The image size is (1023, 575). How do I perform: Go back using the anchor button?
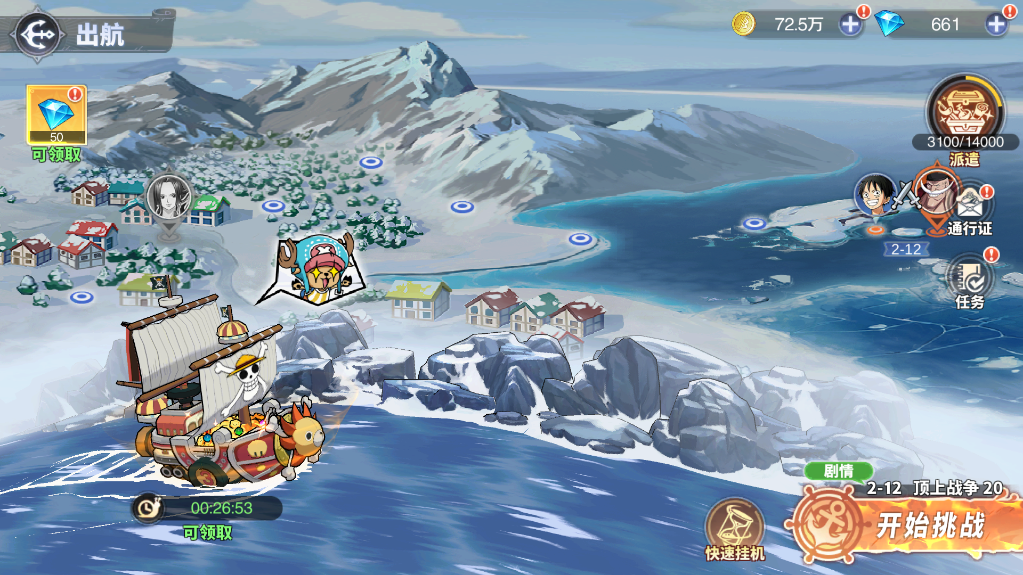(x=37, y=34)
